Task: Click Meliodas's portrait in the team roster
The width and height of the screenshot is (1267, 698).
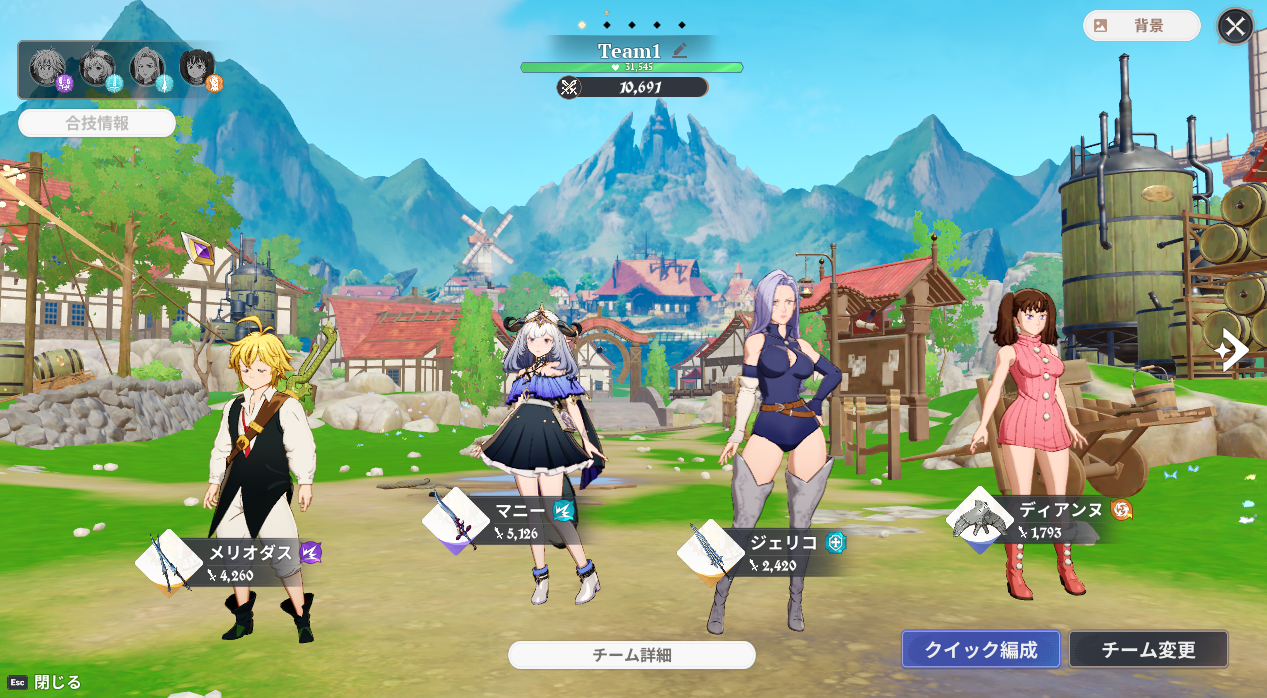Action: click(47, 67)
